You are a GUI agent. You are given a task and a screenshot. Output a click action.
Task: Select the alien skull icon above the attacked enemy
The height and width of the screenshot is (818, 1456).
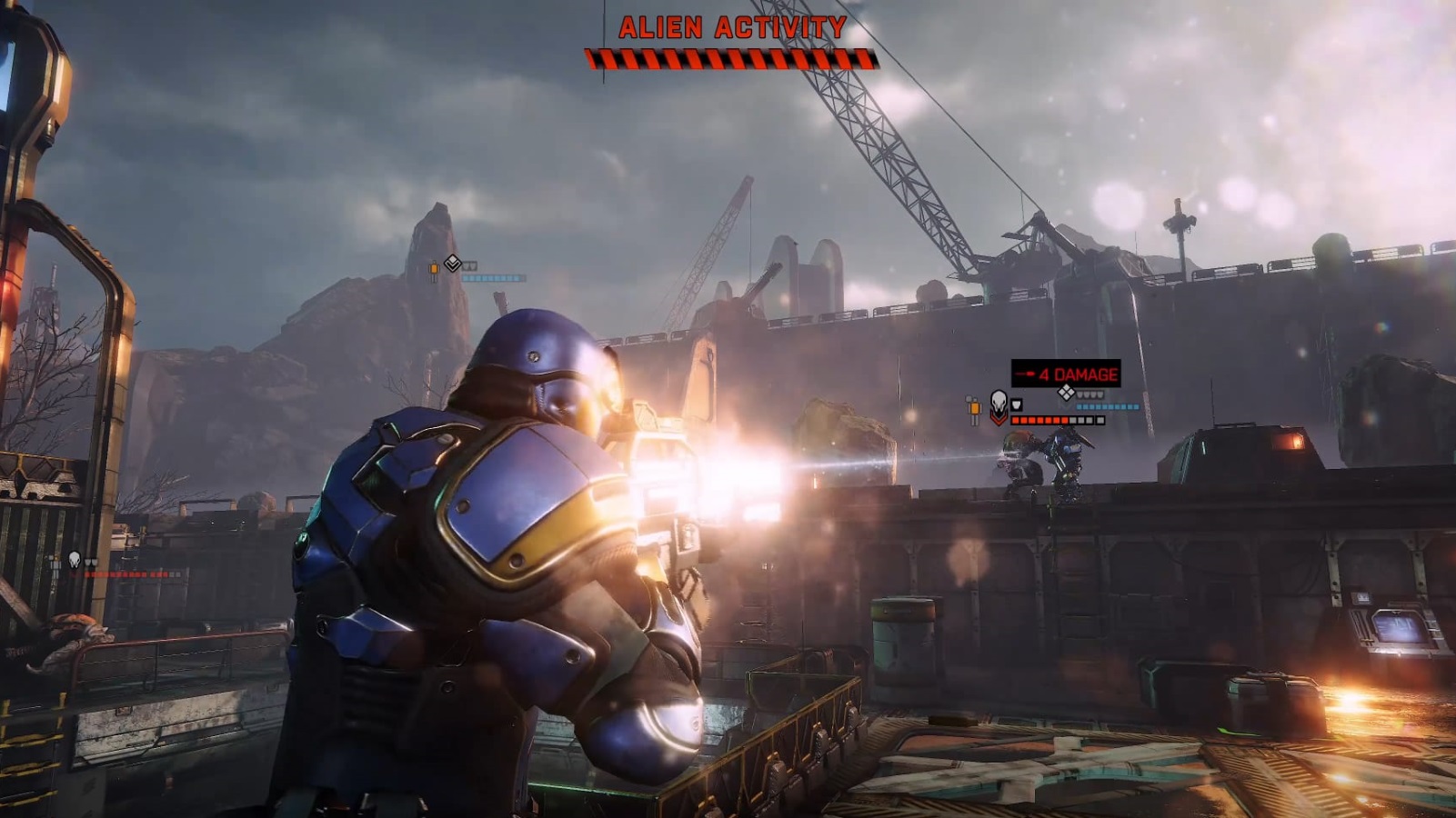tap(999, 402)
